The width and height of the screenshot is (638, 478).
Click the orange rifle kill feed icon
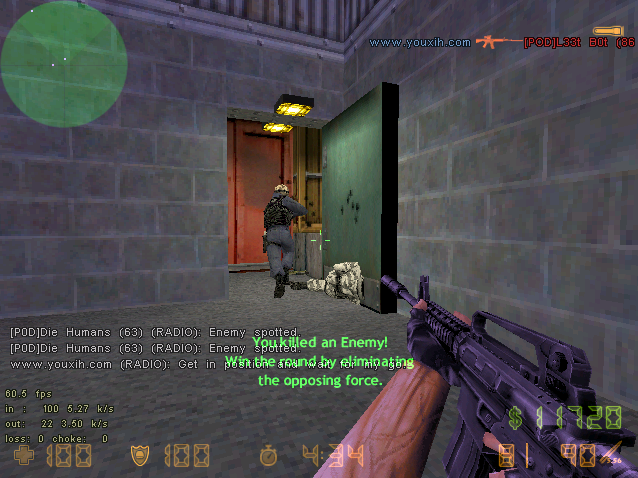point(497,42)
